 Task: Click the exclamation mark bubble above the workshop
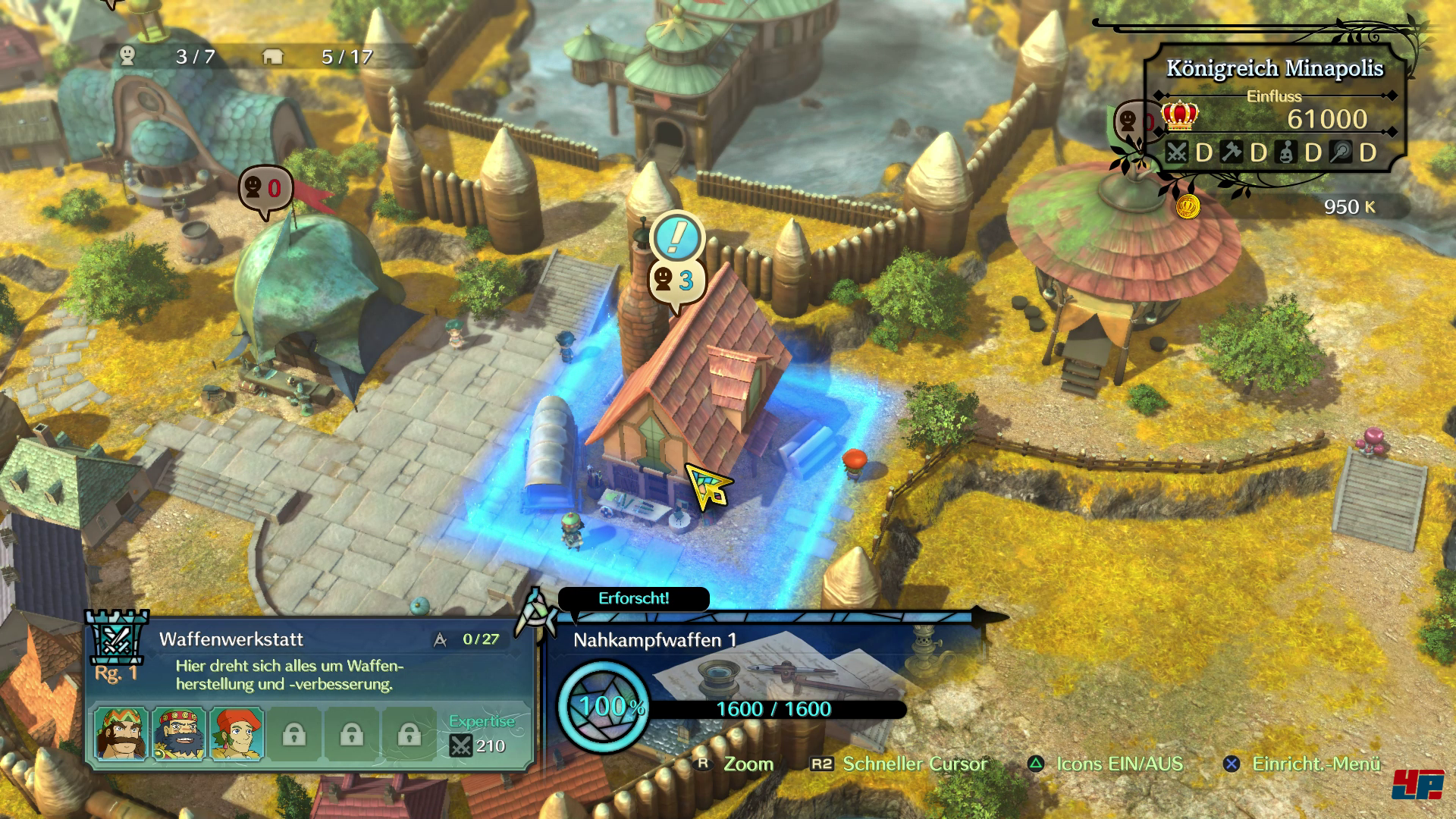pos(676,237)
